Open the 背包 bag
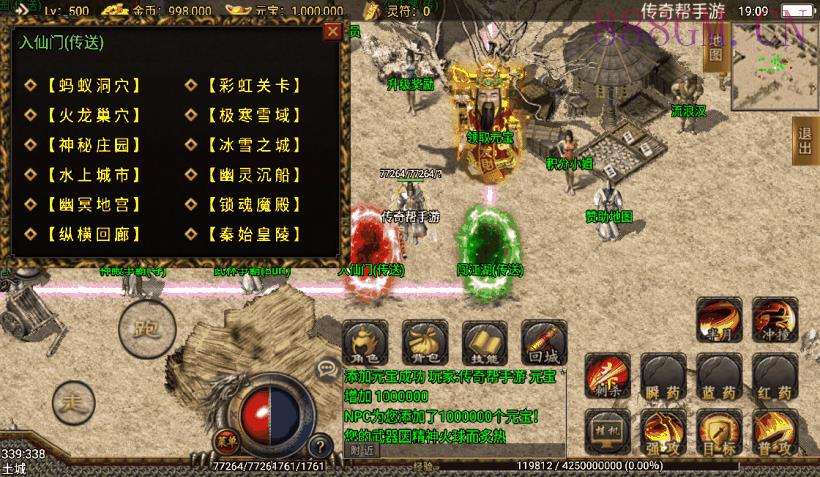Image resolution: width=820 pixels, height=477 pixels. tap(426, 341)
